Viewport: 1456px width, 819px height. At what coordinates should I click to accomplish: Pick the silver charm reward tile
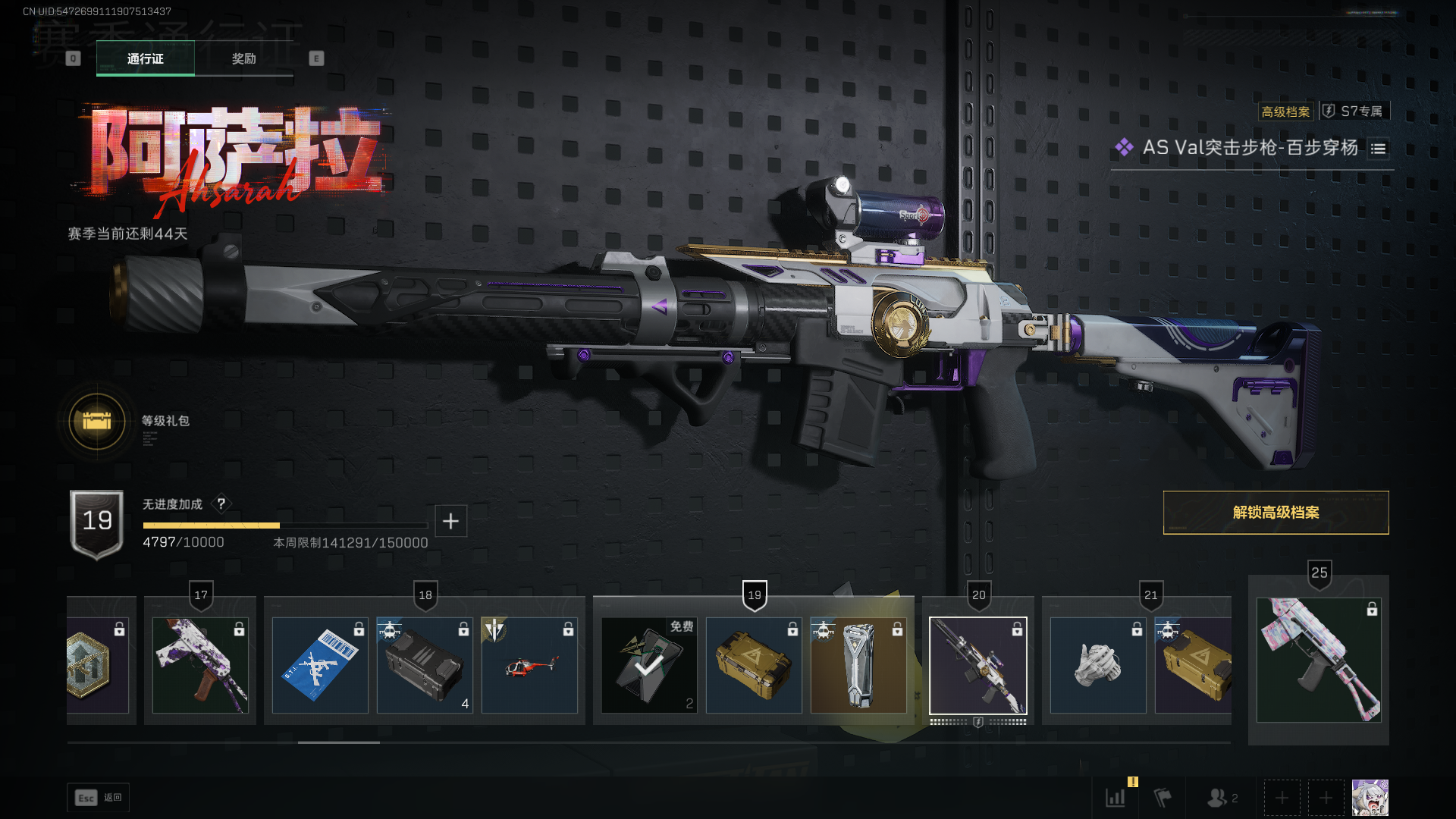858,665
